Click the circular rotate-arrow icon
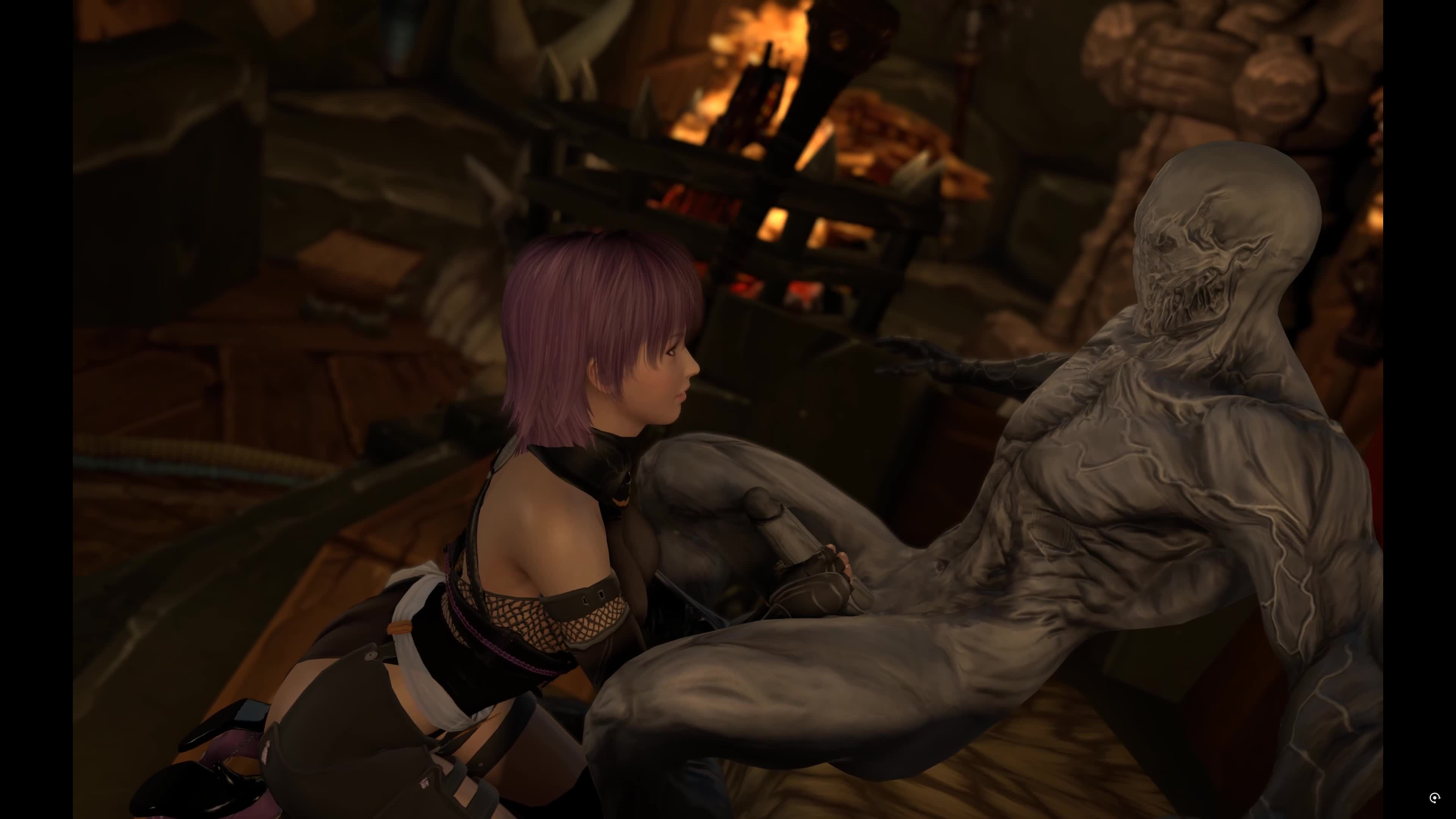 [x=1434, y=797]
